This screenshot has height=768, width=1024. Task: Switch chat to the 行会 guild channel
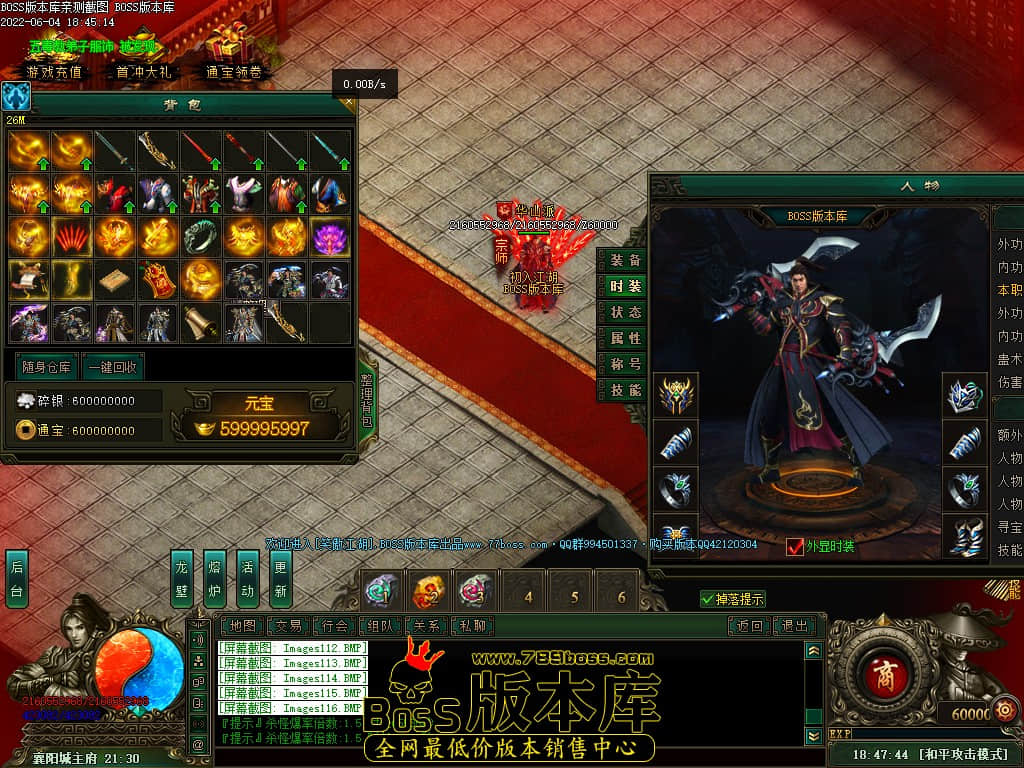(335, 626)
